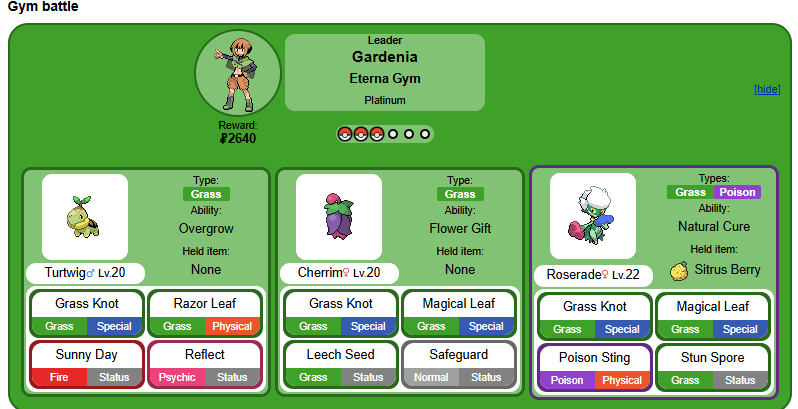Choose the Stun Spore move
Viewport: 798px width, 409px height.
tap(713, 357)
